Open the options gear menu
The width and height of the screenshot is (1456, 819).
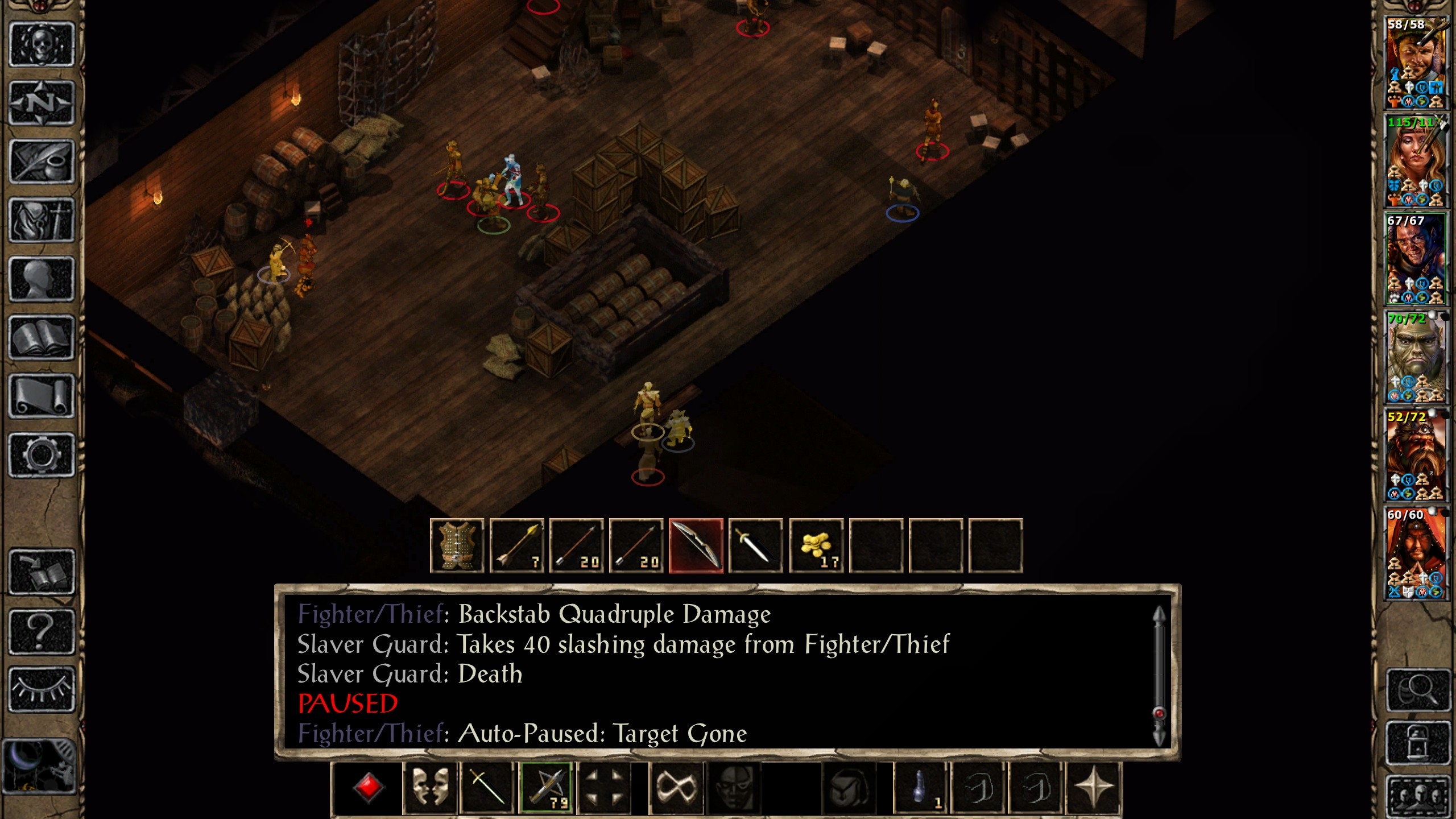(x=42, y=455)
